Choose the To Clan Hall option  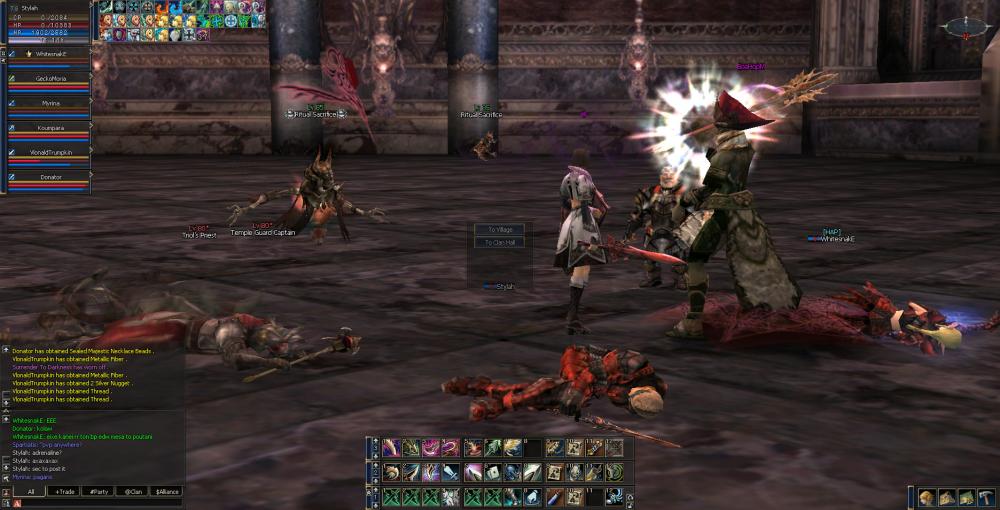497,242
